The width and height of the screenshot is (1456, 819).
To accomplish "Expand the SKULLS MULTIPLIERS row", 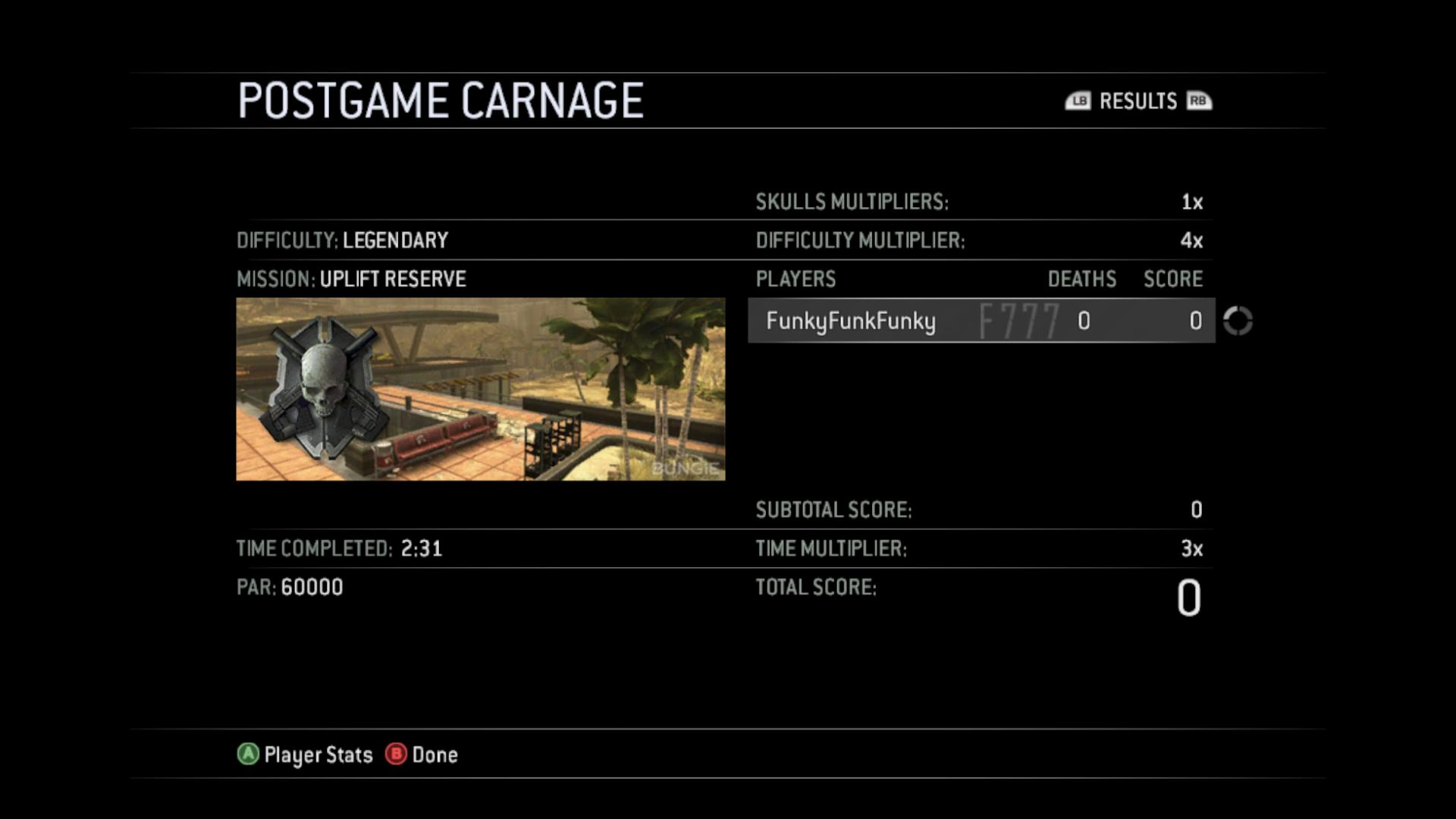I will click(849, 202).
